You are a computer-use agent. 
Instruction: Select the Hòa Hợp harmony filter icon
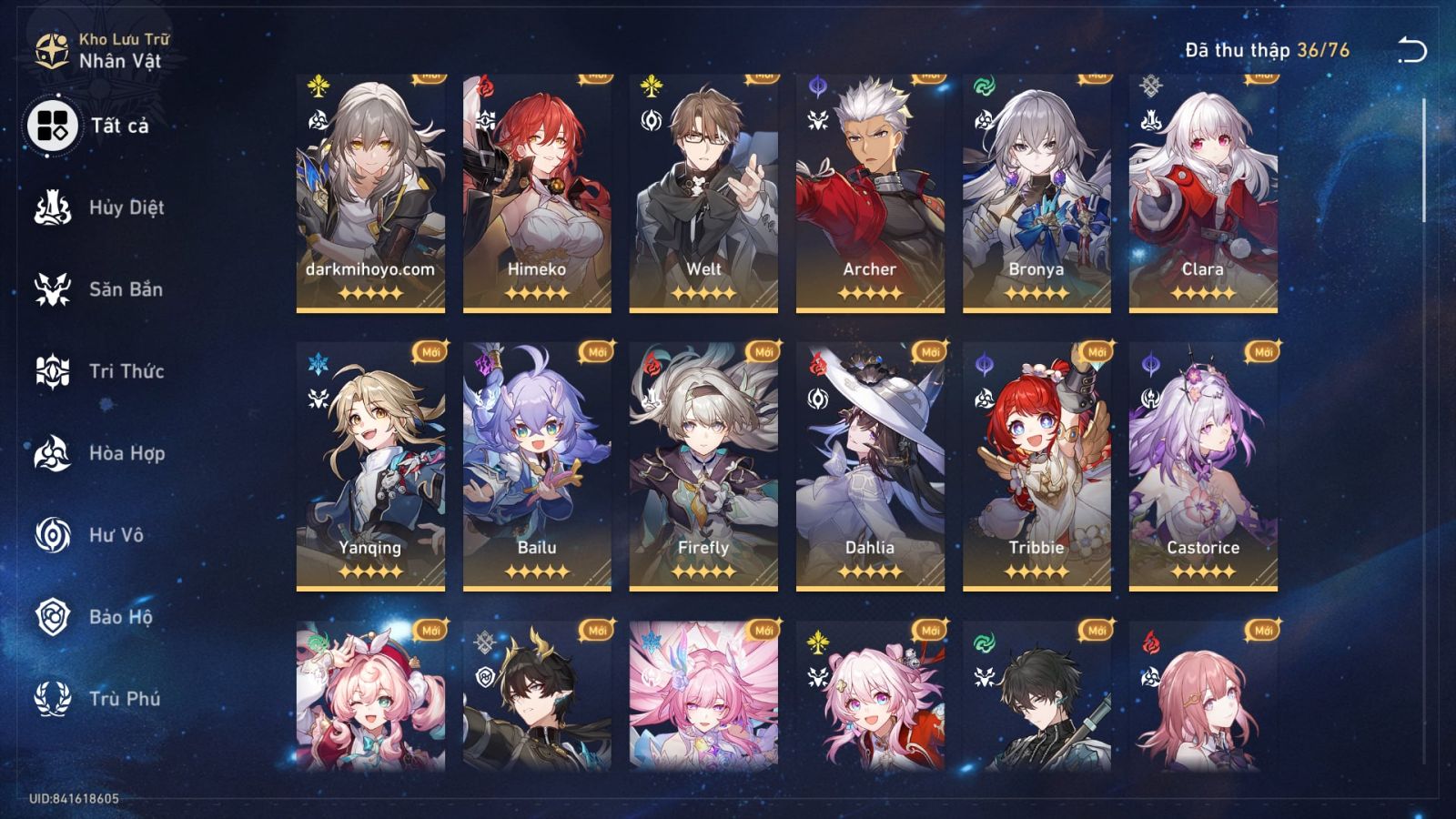click(52, 454)
